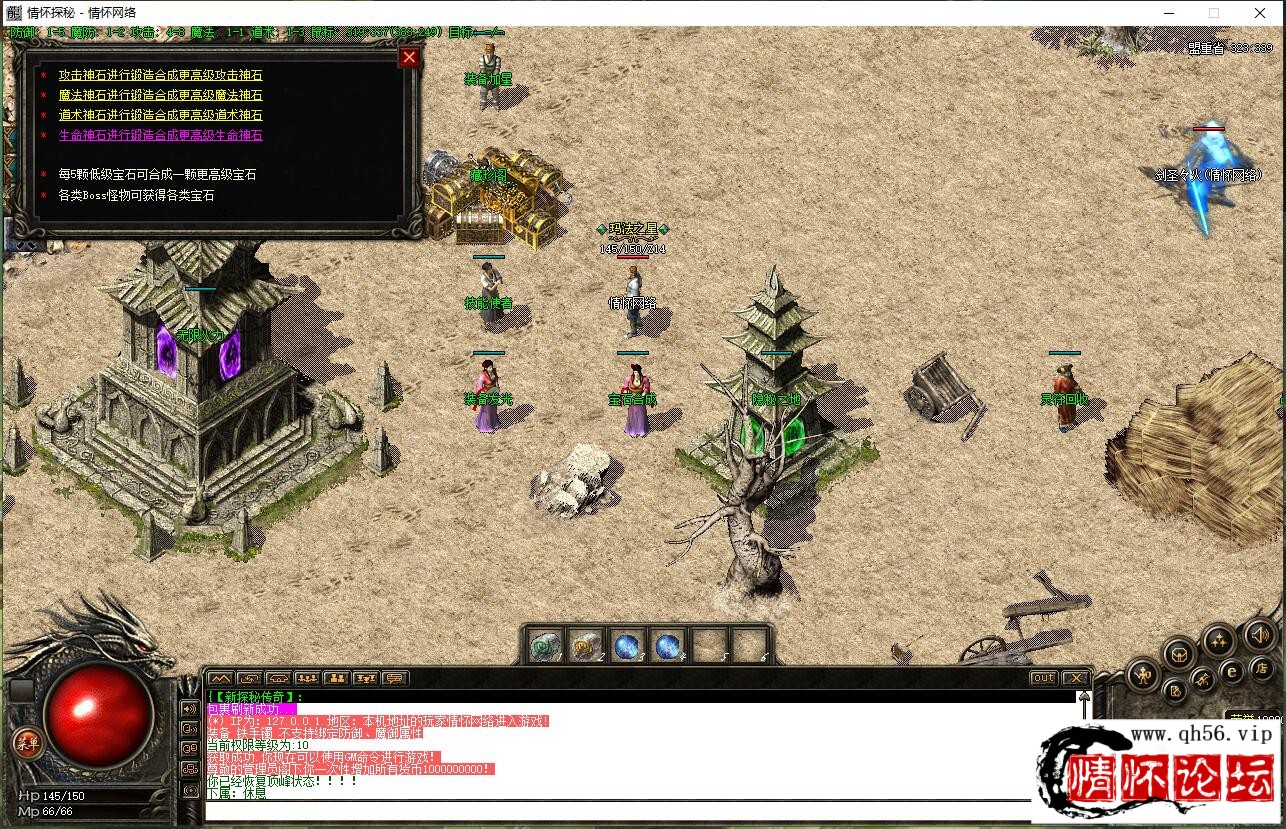Screen dimensions: 1286x829
Task: Use the yellow swirl stone in slot 2
Action: [x=586, y=647]
